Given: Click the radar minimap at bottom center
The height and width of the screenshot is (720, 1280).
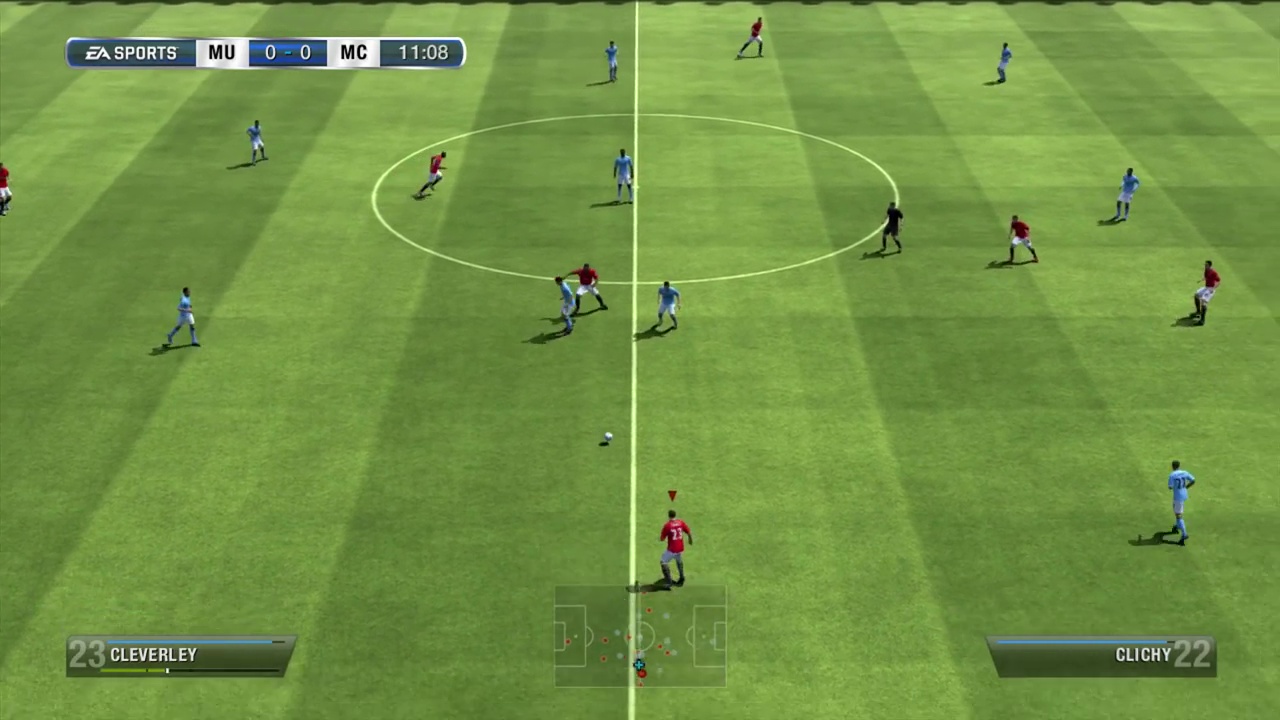Looking at the screenshot, I should pos(640,637).
